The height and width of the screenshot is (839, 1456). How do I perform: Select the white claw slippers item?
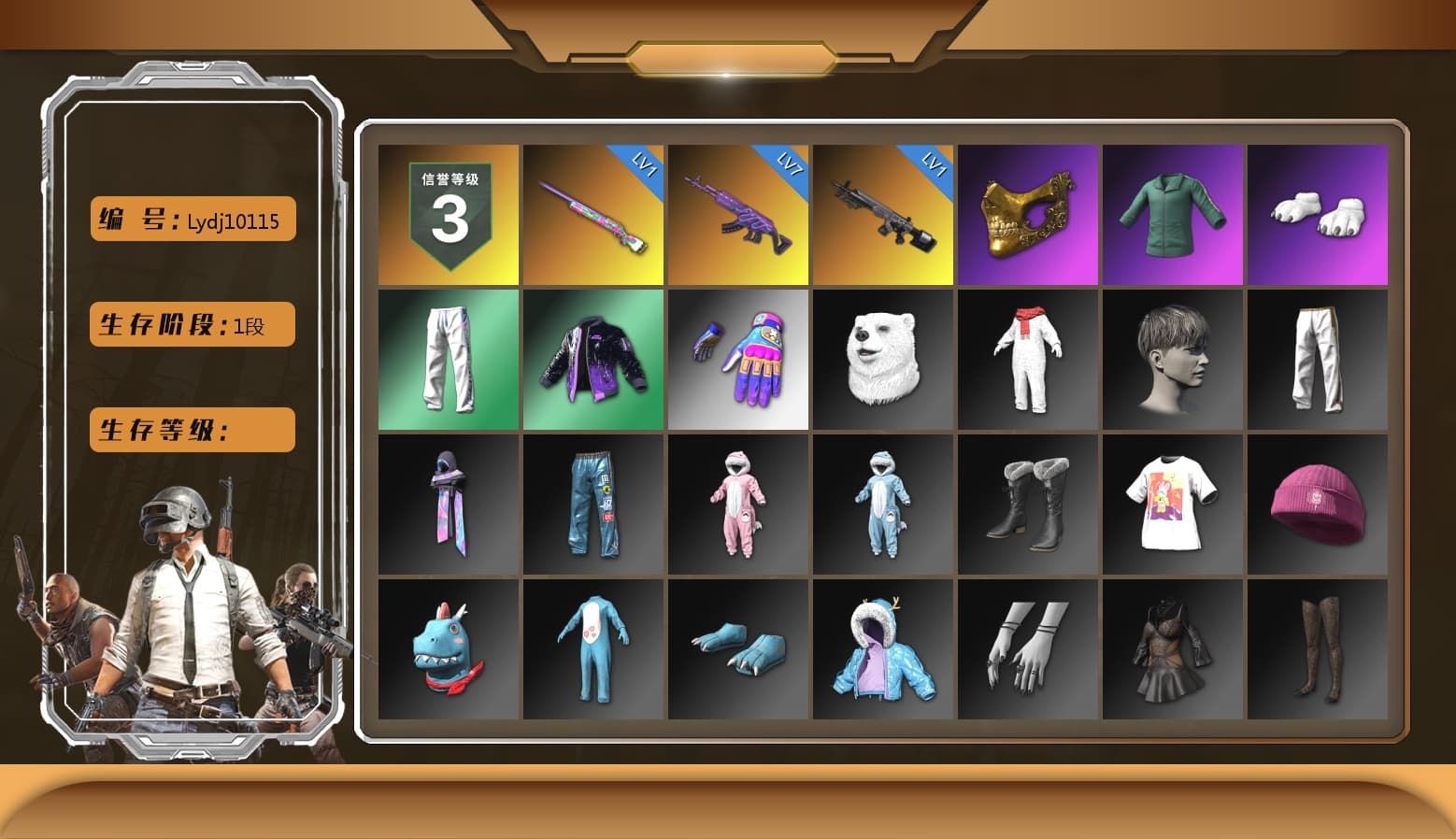pos(1318,214)
